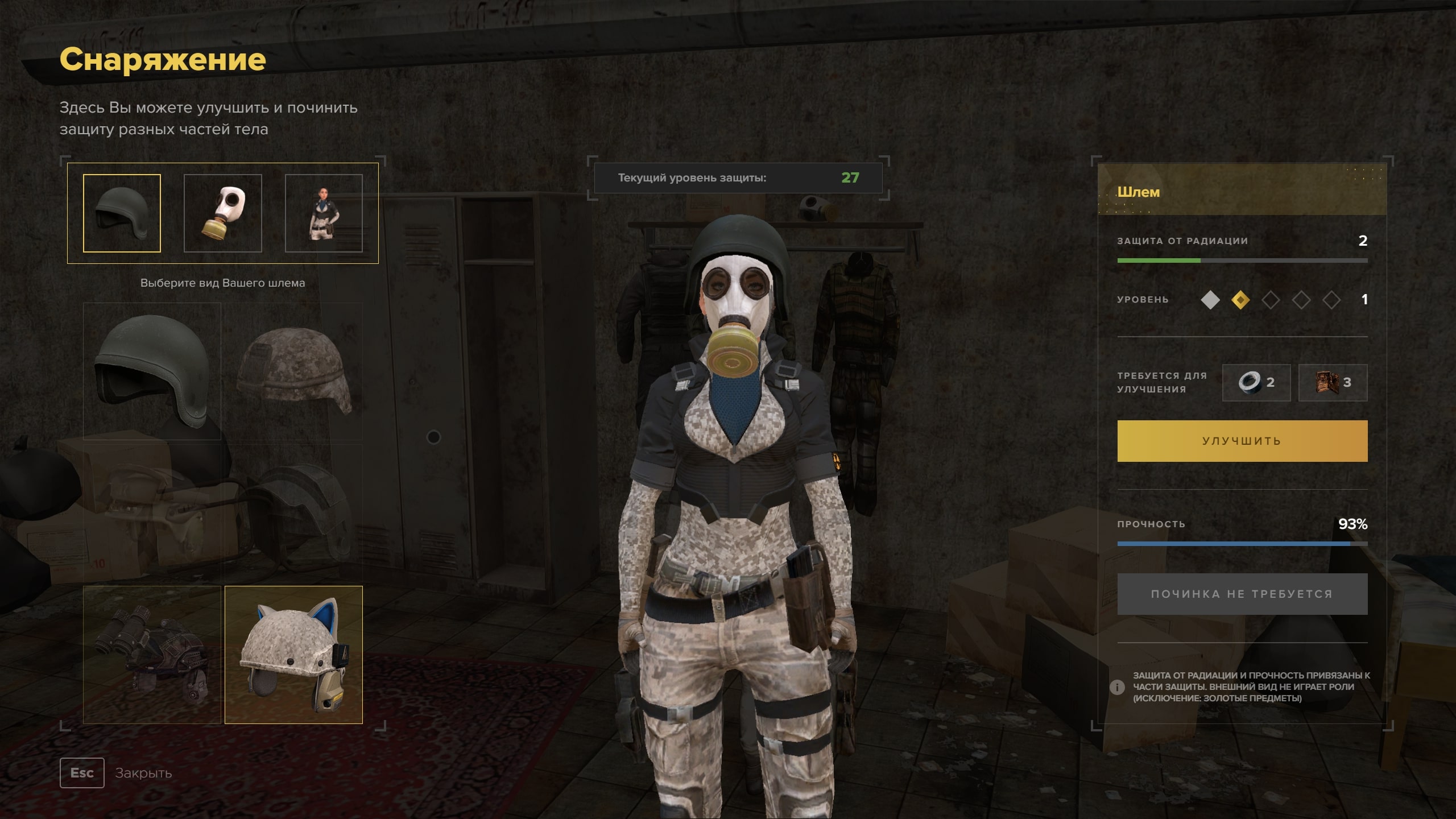Screen dimensions: 1456x819
Task: Select the helmet equipment category
Action: coord(122,213)
